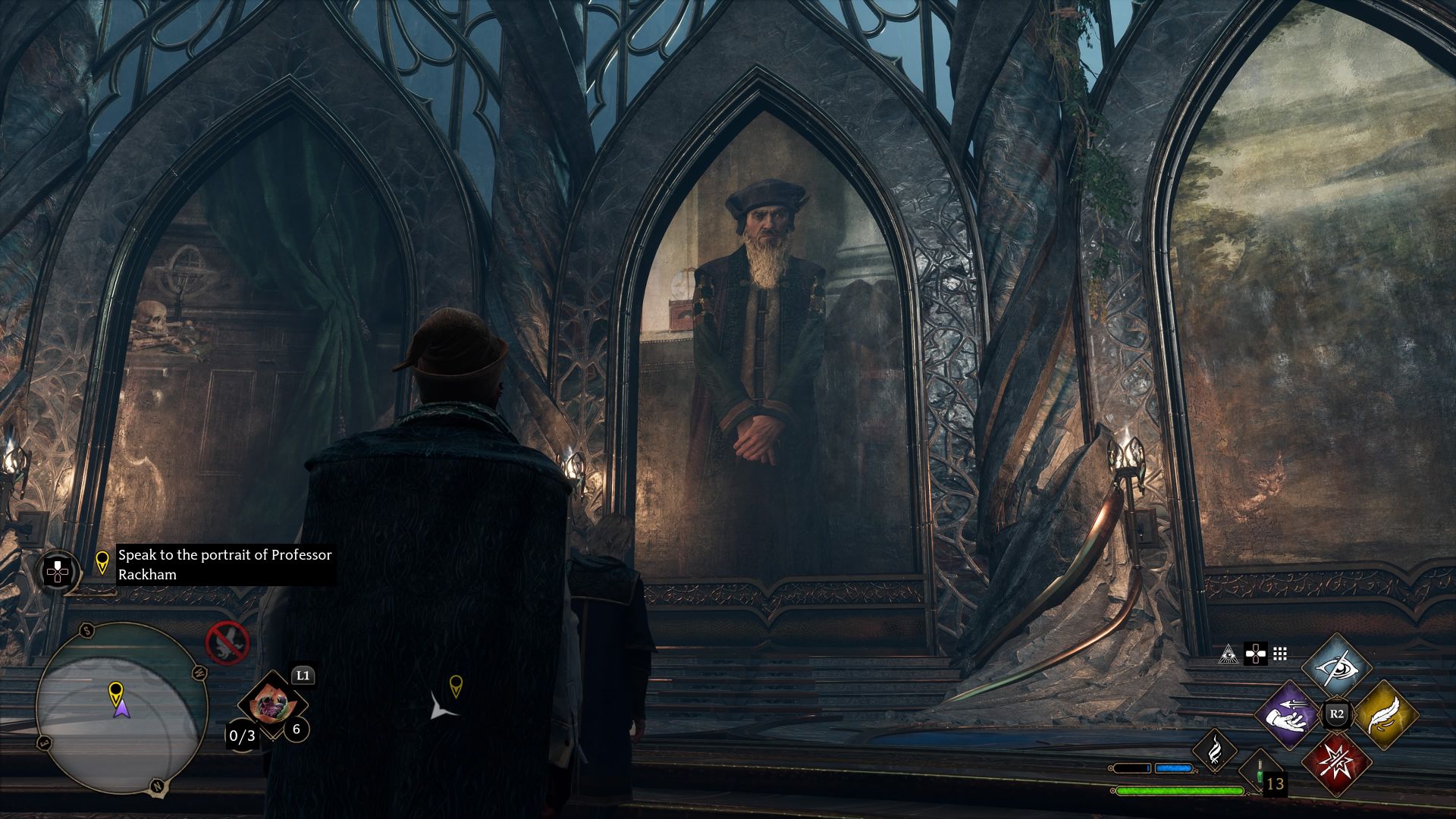Toggle the ancient magic meter eye symbol

click(1228, 653)
